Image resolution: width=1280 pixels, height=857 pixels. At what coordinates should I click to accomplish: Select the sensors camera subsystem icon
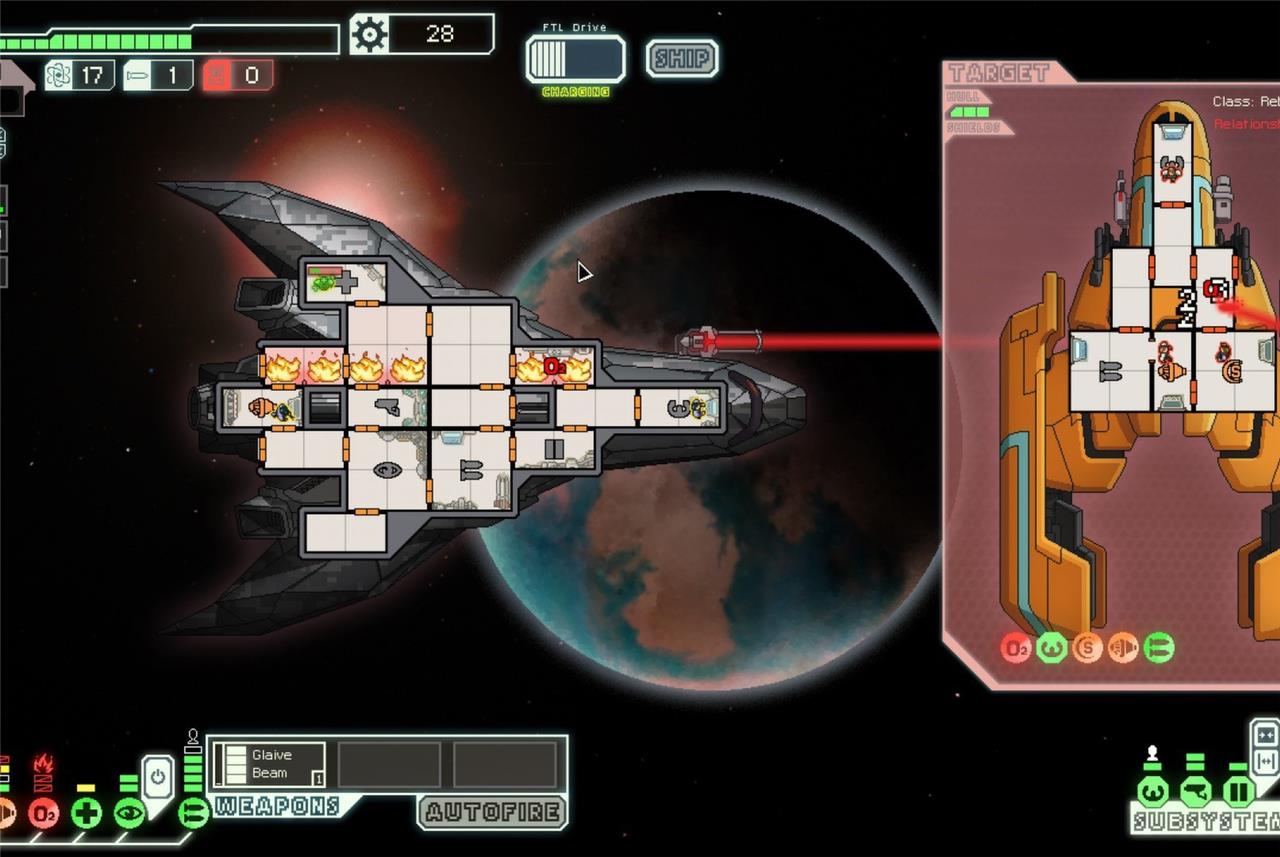[1195, 792]
